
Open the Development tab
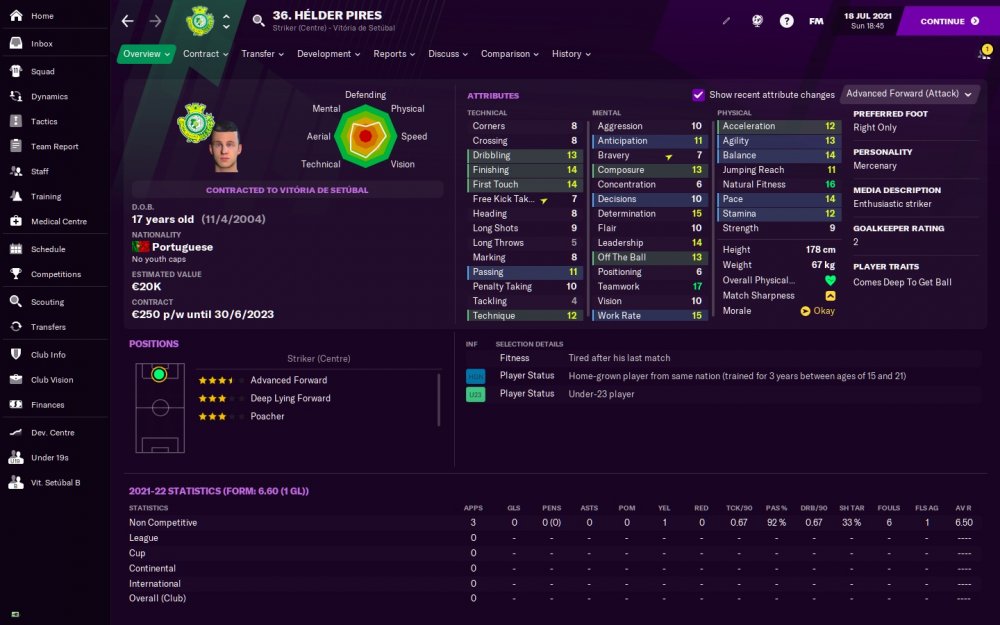tap(329, 54)
